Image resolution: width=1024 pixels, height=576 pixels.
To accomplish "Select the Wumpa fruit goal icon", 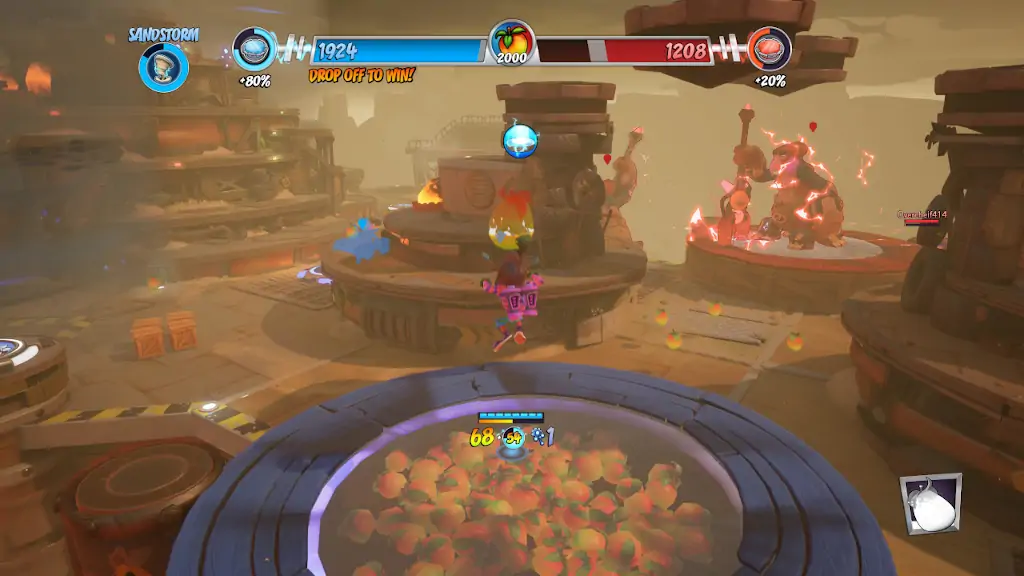I will click(511, 42).
